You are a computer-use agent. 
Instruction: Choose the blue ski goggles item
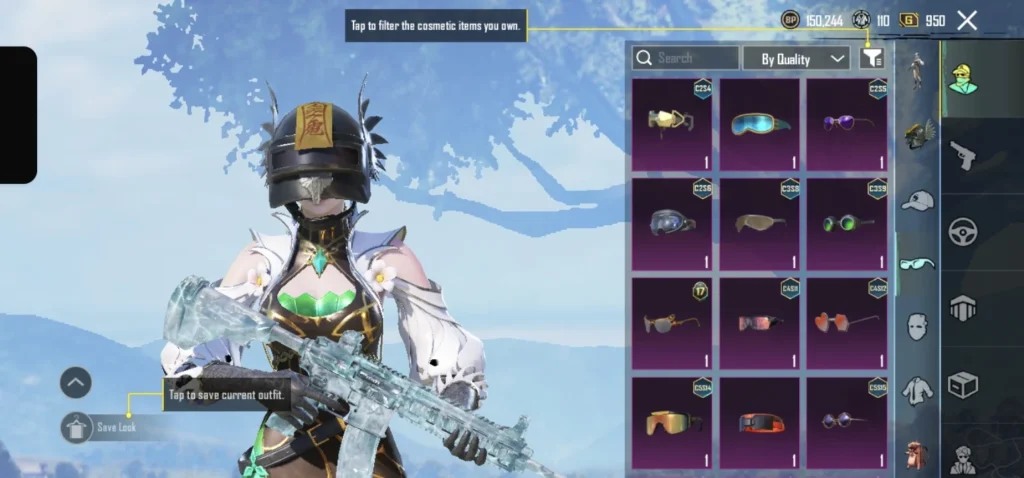pyautogui.click(x=759, y=124)
